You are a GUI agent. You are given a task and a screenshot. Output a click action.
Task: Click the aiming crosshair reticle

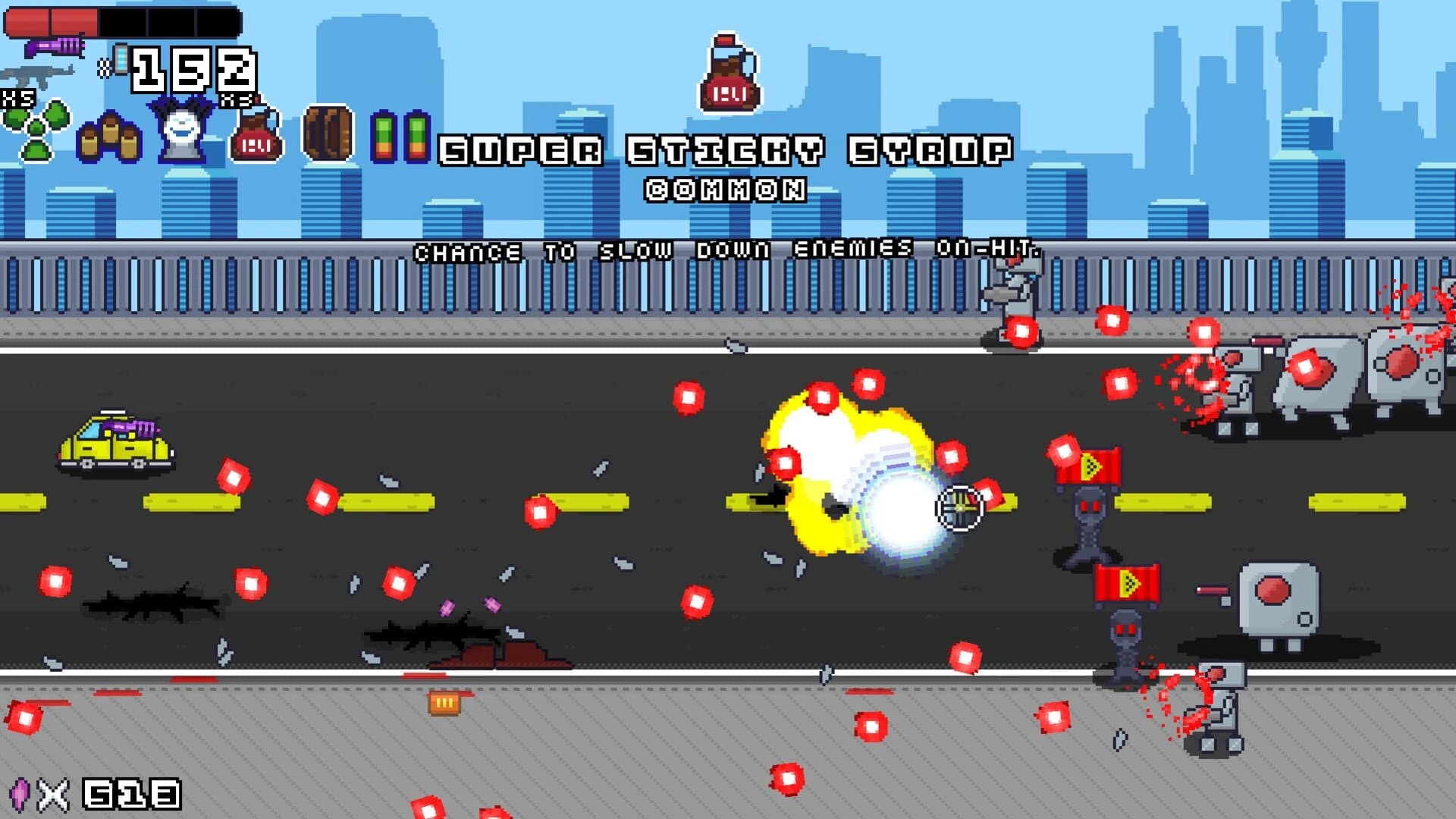click(958, 507)
